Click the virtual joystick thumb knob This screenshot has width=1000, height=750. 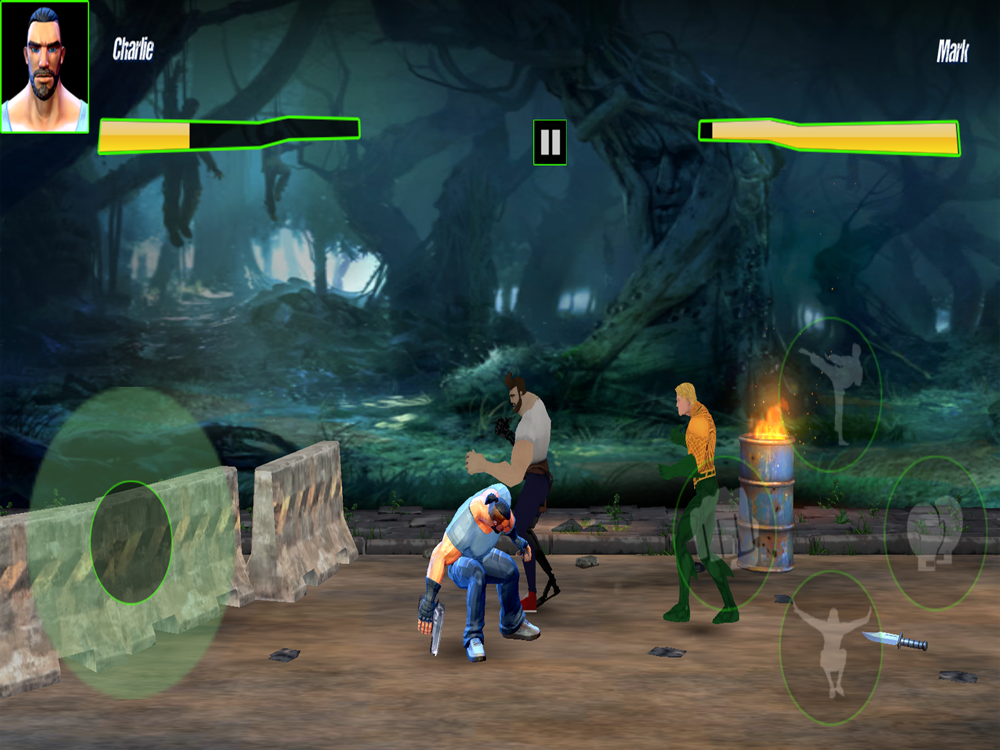point(131,542)
